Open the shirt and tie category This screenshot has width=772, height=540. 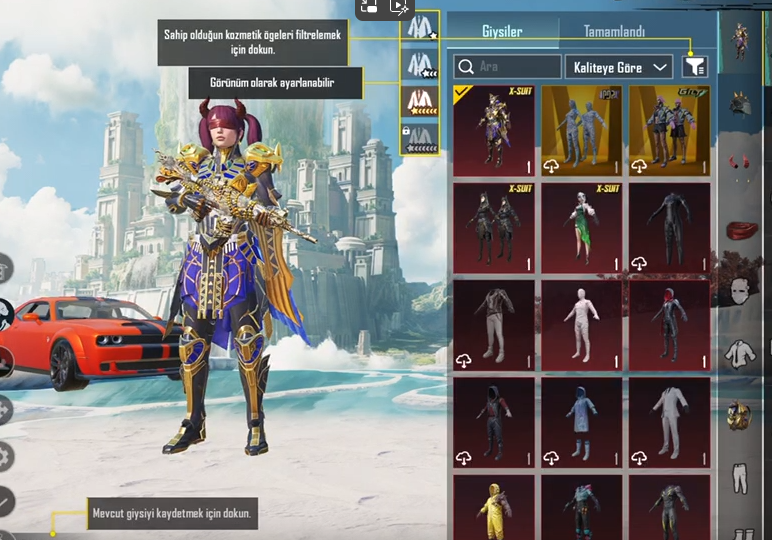coord(739,353)
